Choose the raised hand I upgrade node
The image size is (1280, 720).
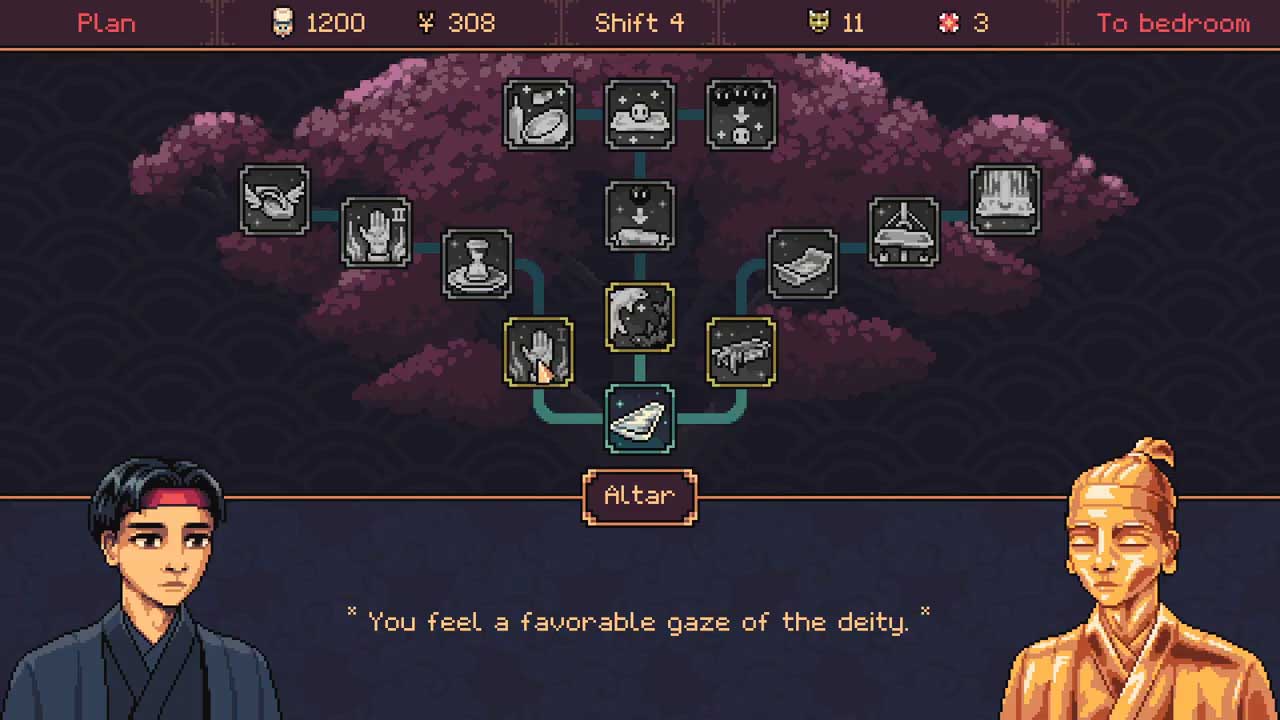[x=538, y=352]
